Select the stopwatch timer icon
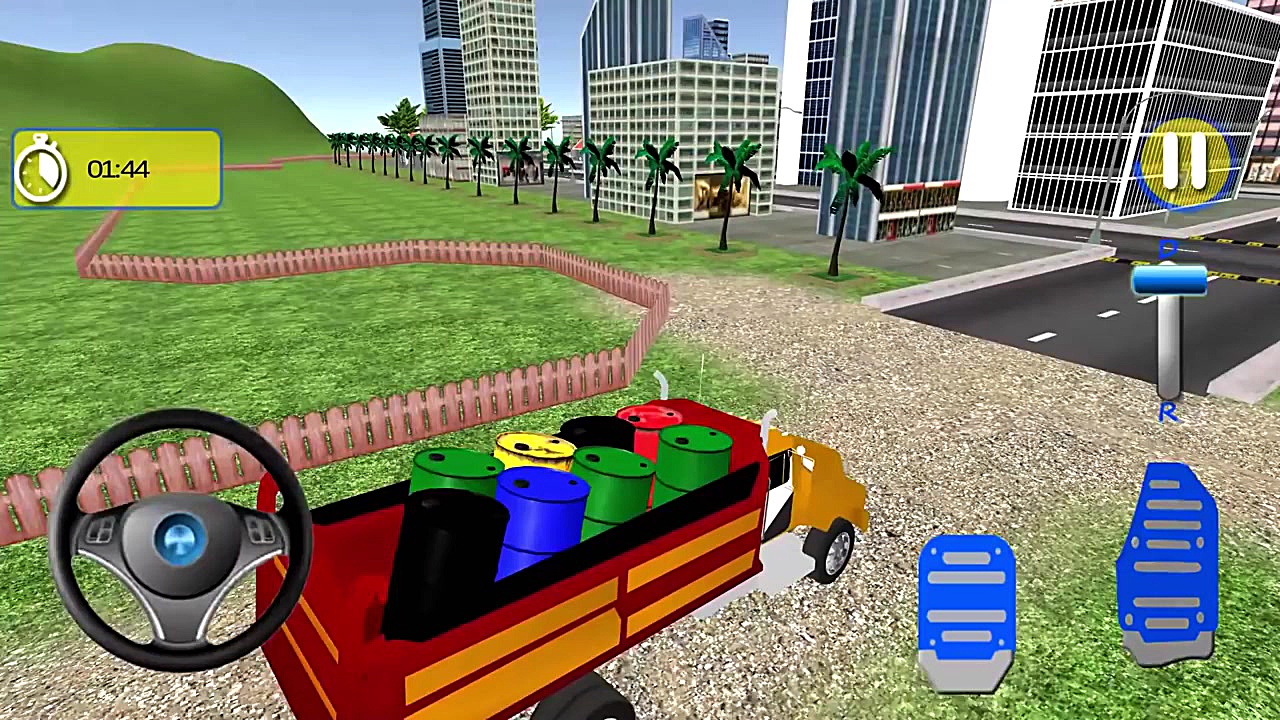Screen dimensions: 1280x720 coord(40,168)
